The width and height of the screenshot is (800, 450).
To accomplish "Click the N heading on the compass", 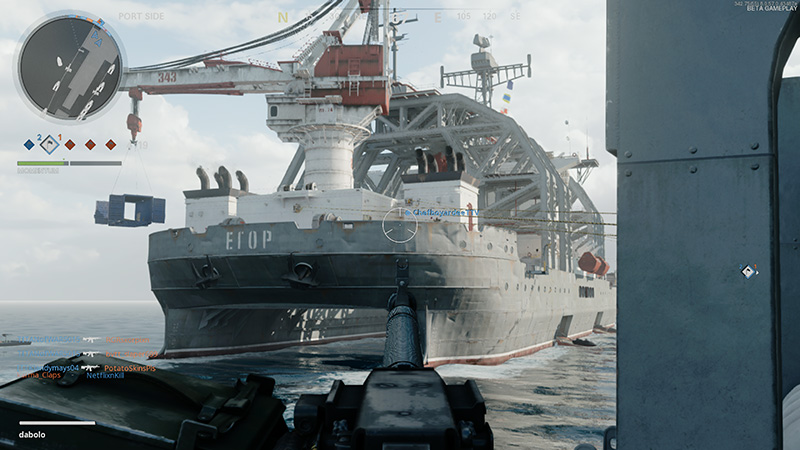I will click(283, 17).
